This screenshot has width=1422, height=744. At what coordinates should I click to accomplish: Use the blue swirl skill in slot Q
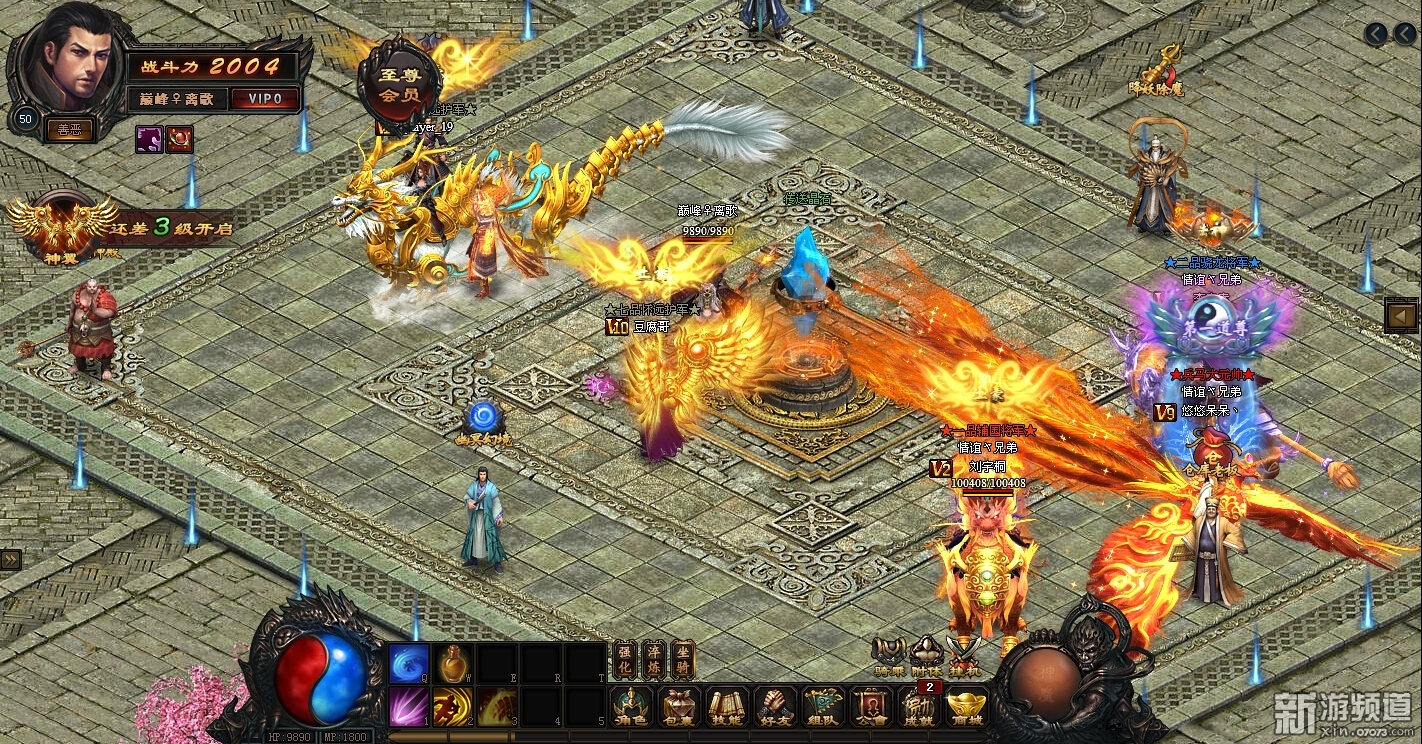pyautogui.click(x=408, y=663)
